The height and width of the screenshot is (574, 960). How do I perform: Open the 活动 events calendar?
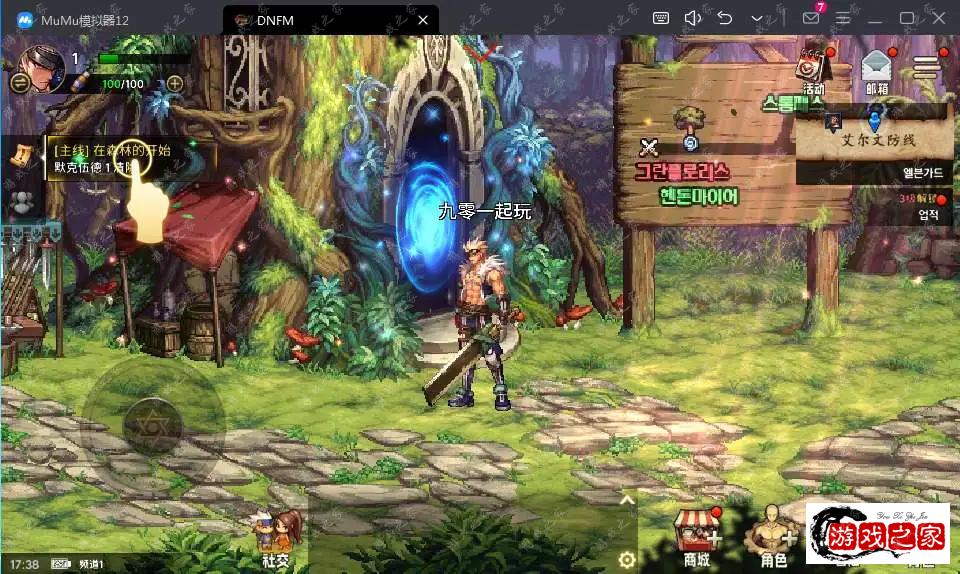coord(812,70)
